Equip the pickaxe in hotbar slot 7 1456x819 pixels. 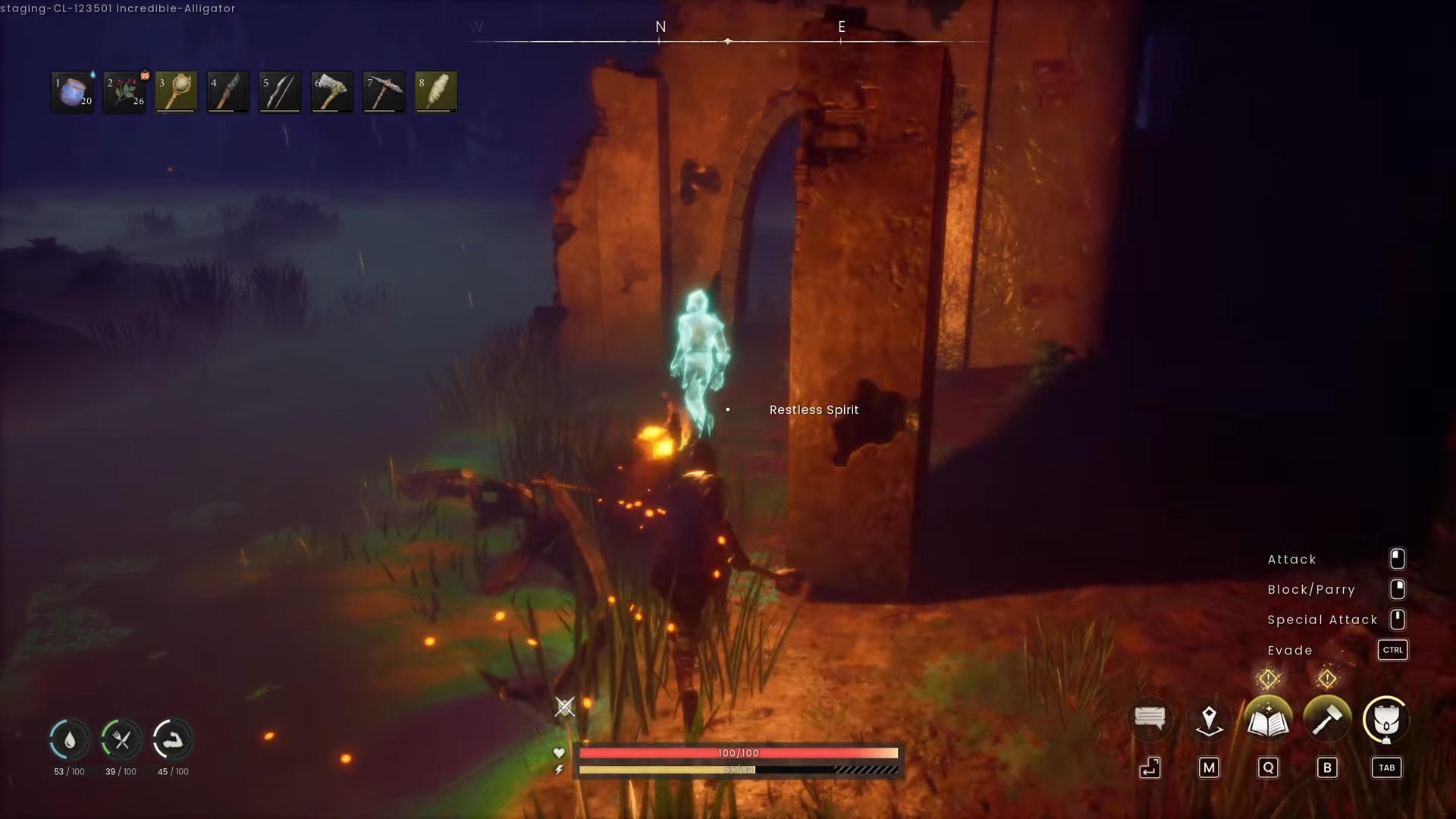click(x=383, y=91)
